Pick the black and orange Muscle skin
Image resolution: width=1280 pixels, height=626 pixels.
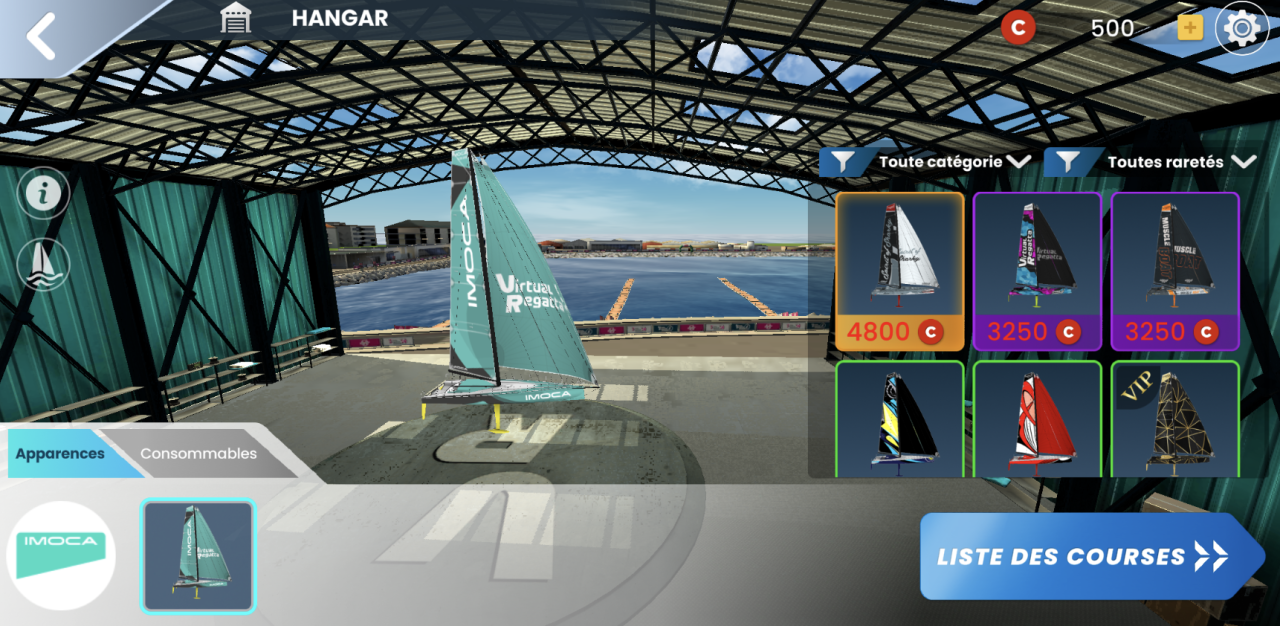click(x=1175, y=270)
